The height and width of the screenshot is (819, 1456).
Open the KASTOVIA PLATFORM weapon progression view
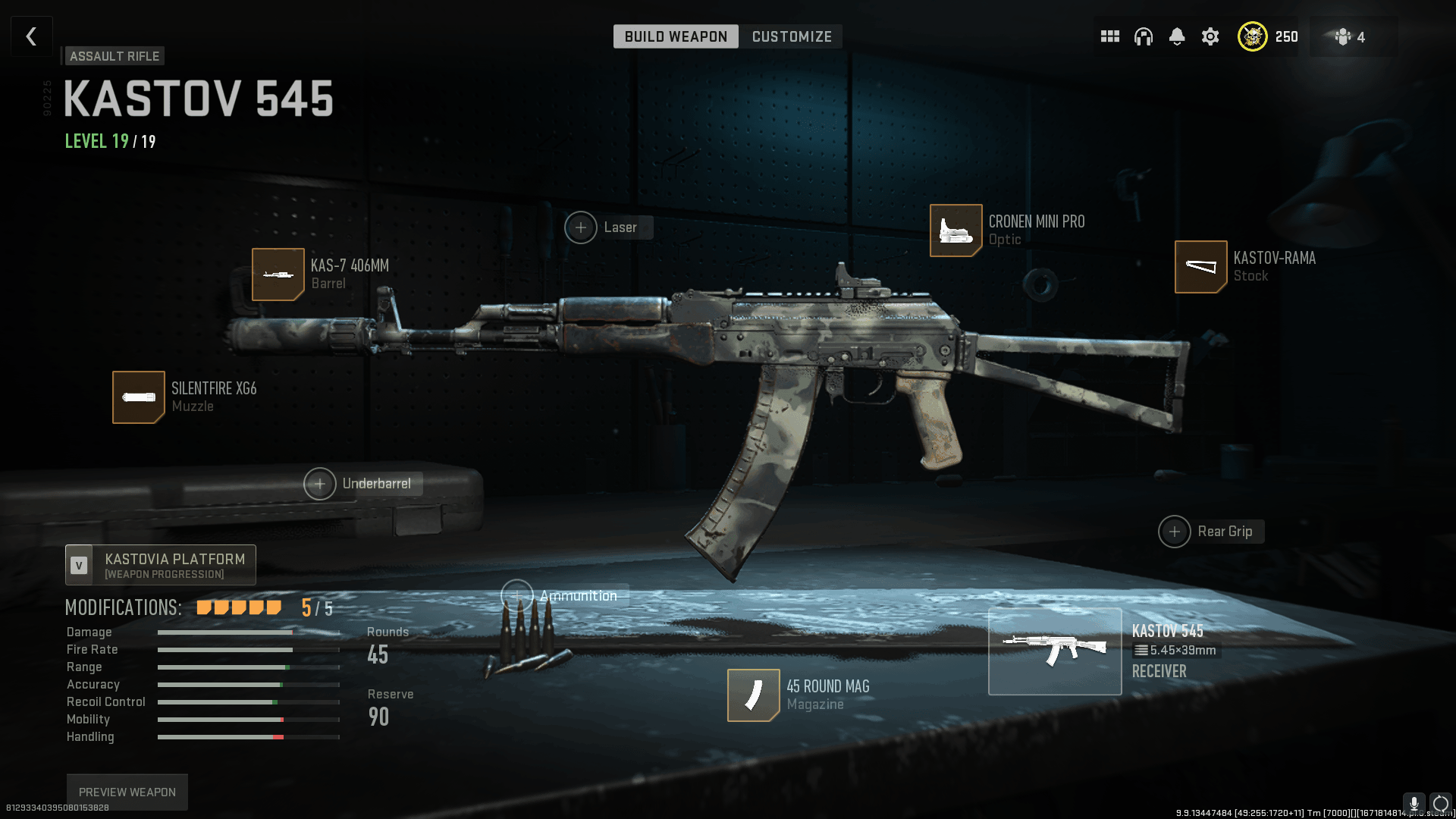click(159, 564)
